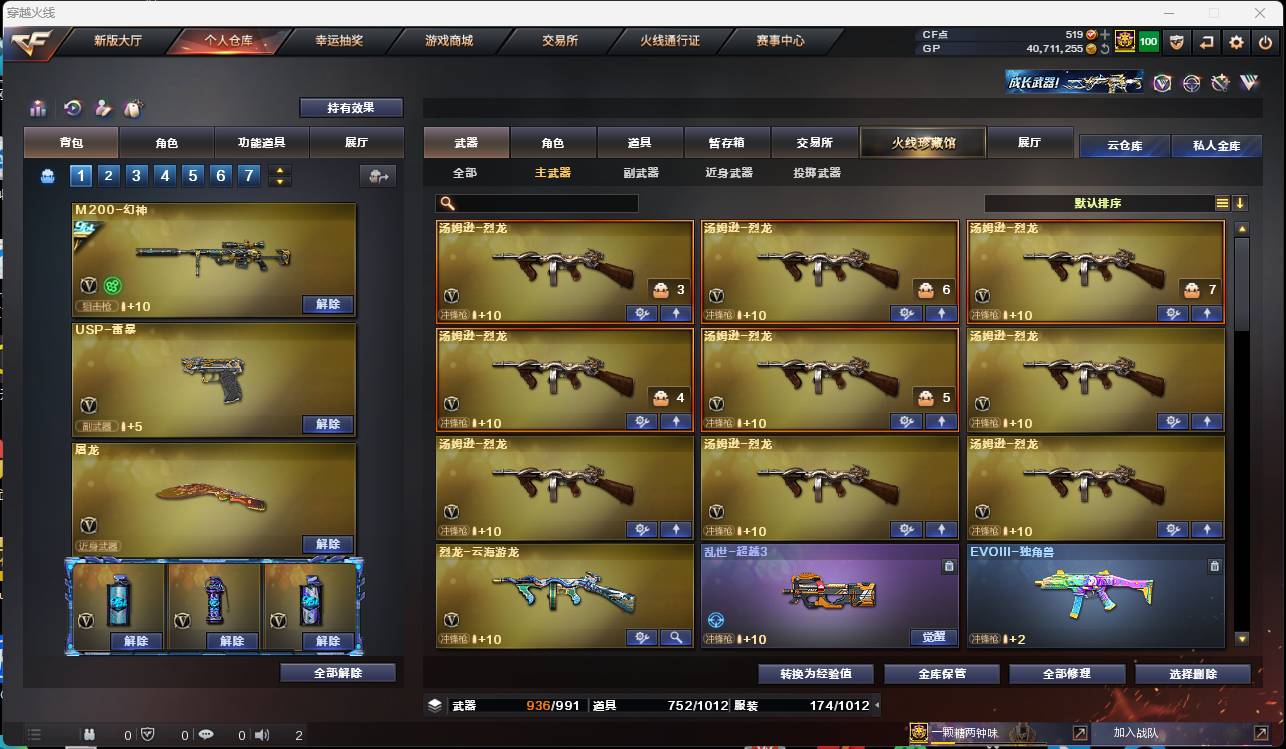Open the shield badge icon beside the return arrow
This screenshot has width=1286, height=749.
[1178, 42]
